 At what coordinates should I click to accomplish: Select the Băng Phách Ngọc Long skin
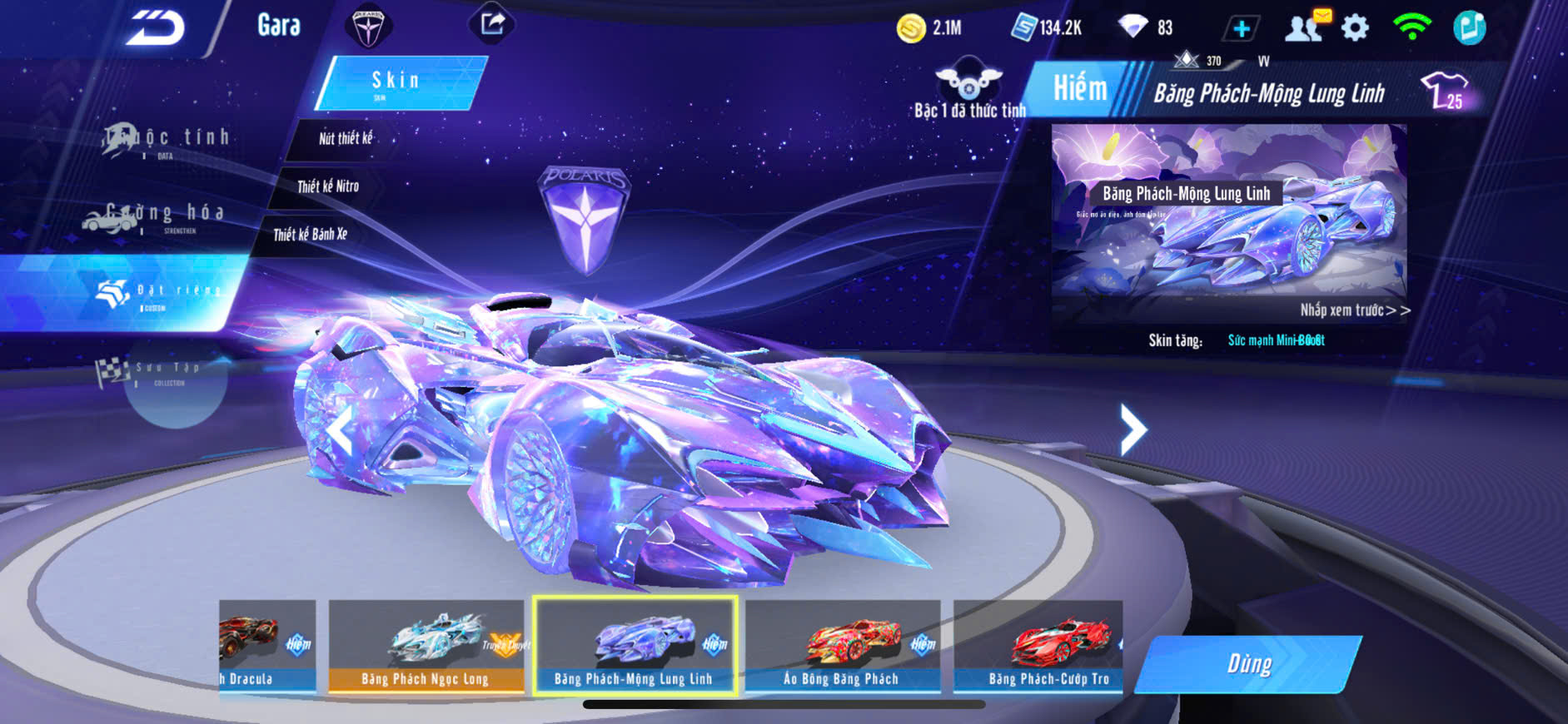[x=426, y=647]
